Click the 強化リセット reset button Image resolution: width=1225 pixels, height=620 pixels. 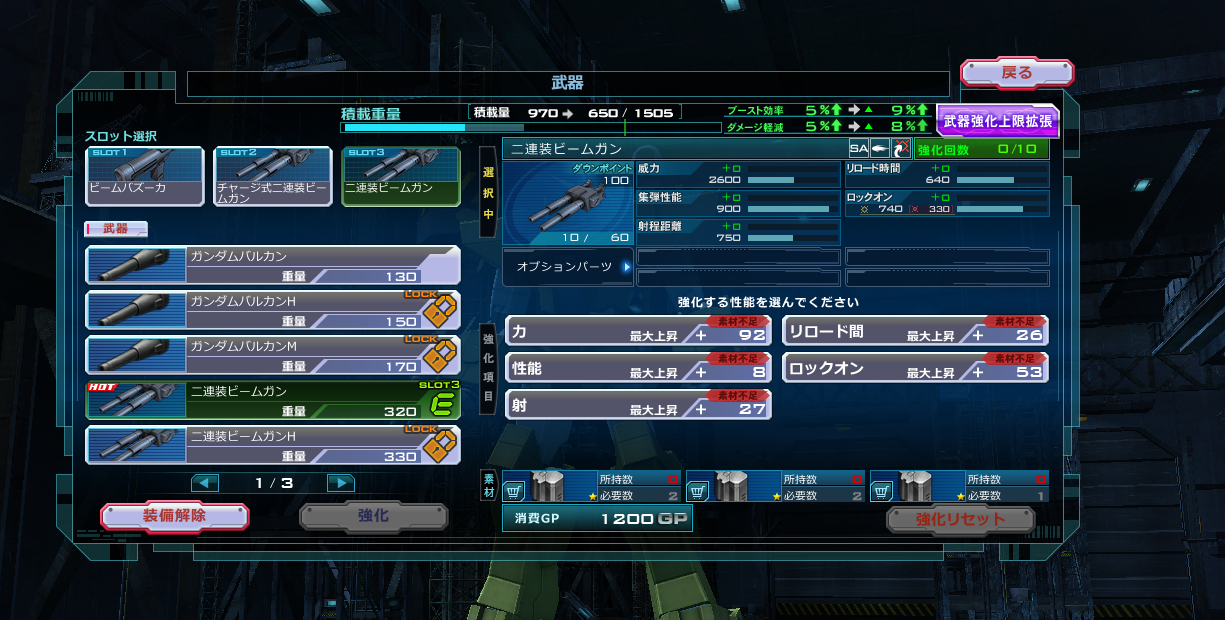[960, 519]
